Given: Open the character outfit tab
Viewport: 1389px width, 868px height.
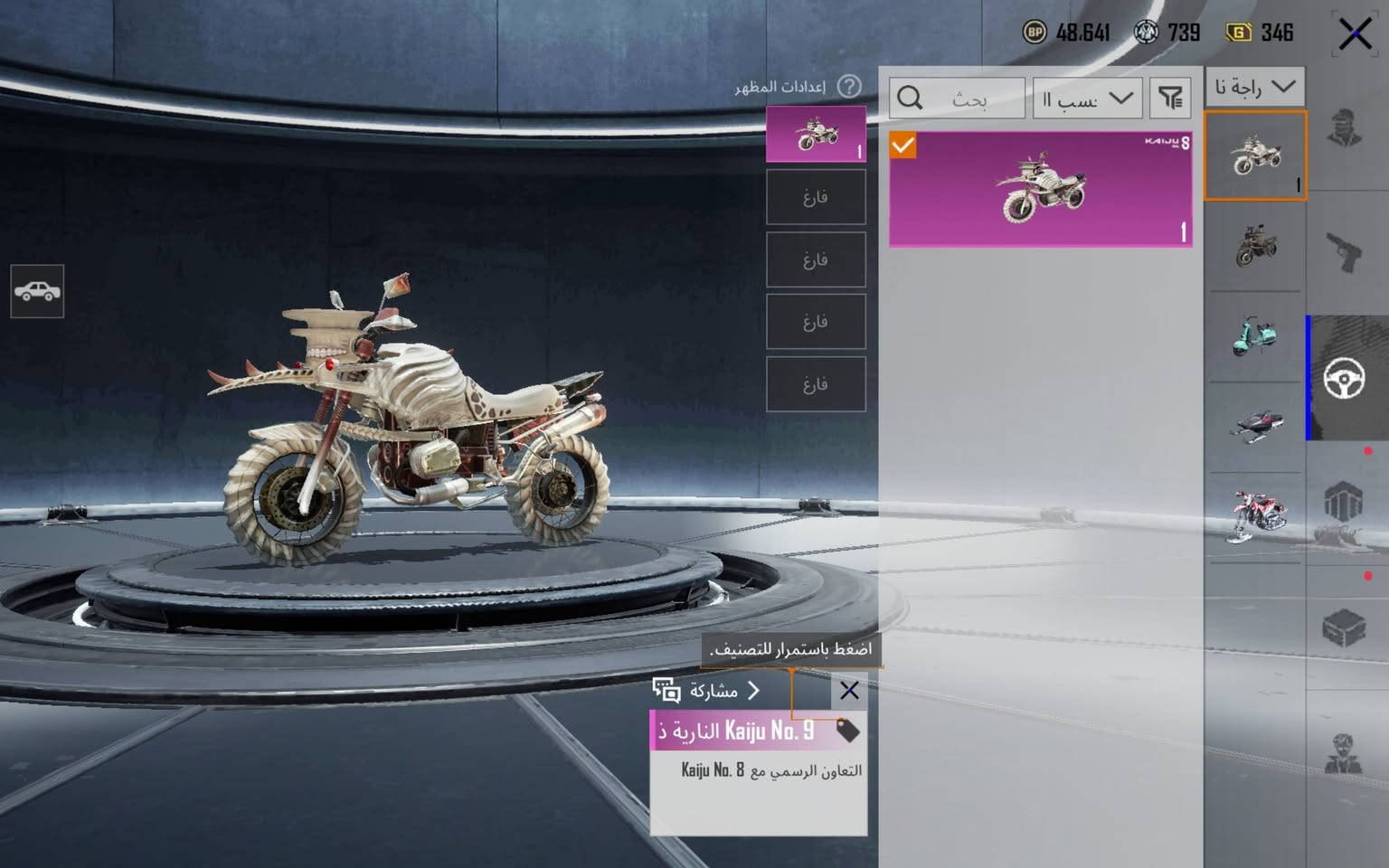Looking at the screenshot, I should [x=1344, y=128].
